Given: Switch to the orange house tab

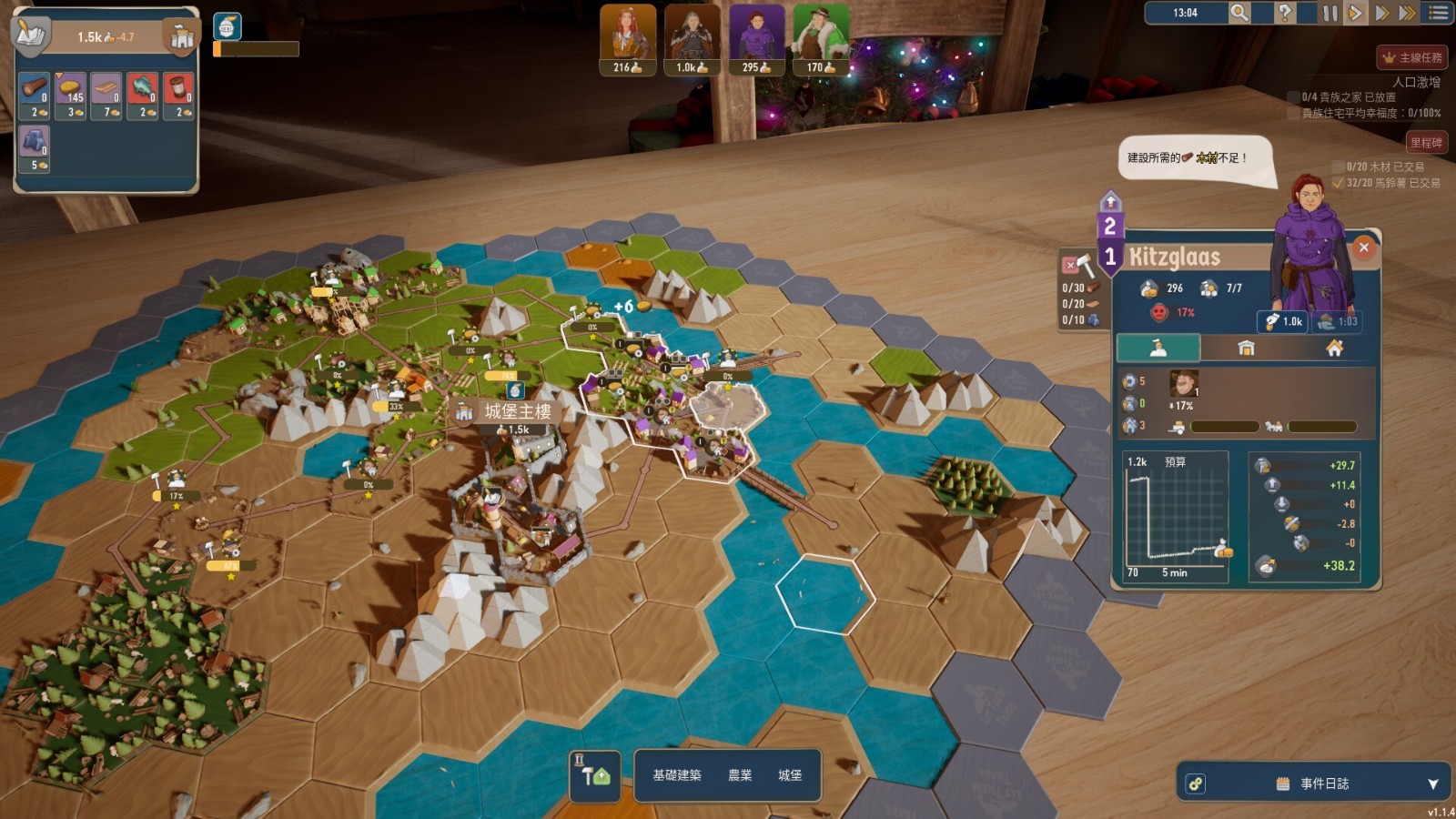Looking at the screenshot, I should tap(1334, 348).
